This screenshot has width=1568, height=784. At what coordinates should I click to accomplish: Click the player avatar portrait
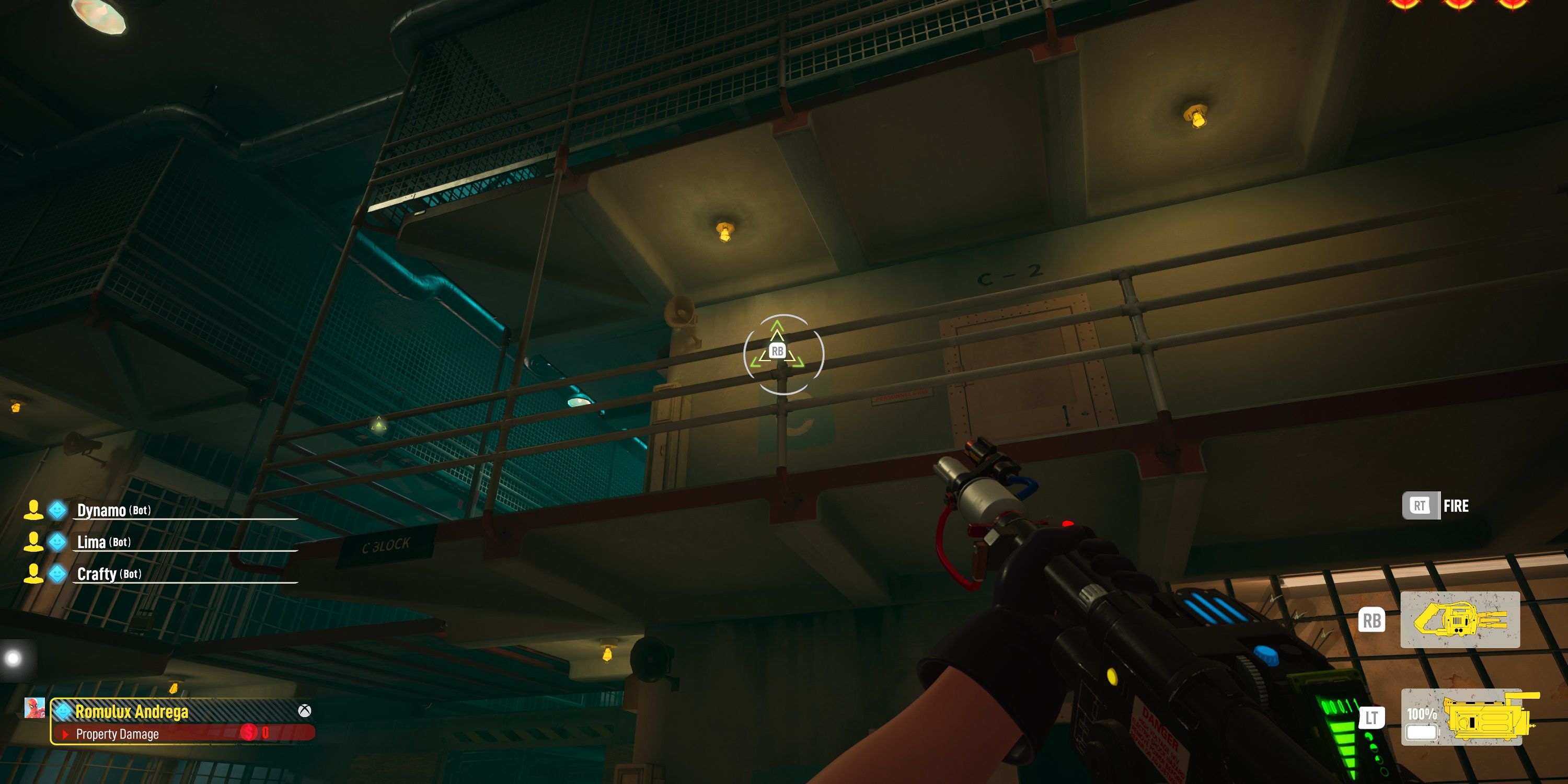pyautogui.click(x=34, y=708)
